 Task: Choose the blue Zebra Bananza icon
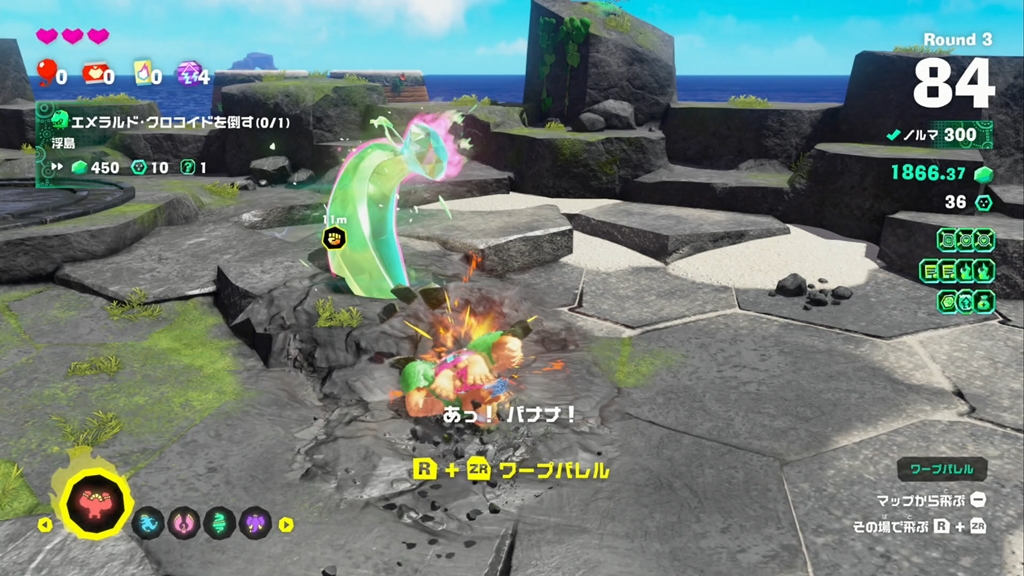click(x=147, y=522)
